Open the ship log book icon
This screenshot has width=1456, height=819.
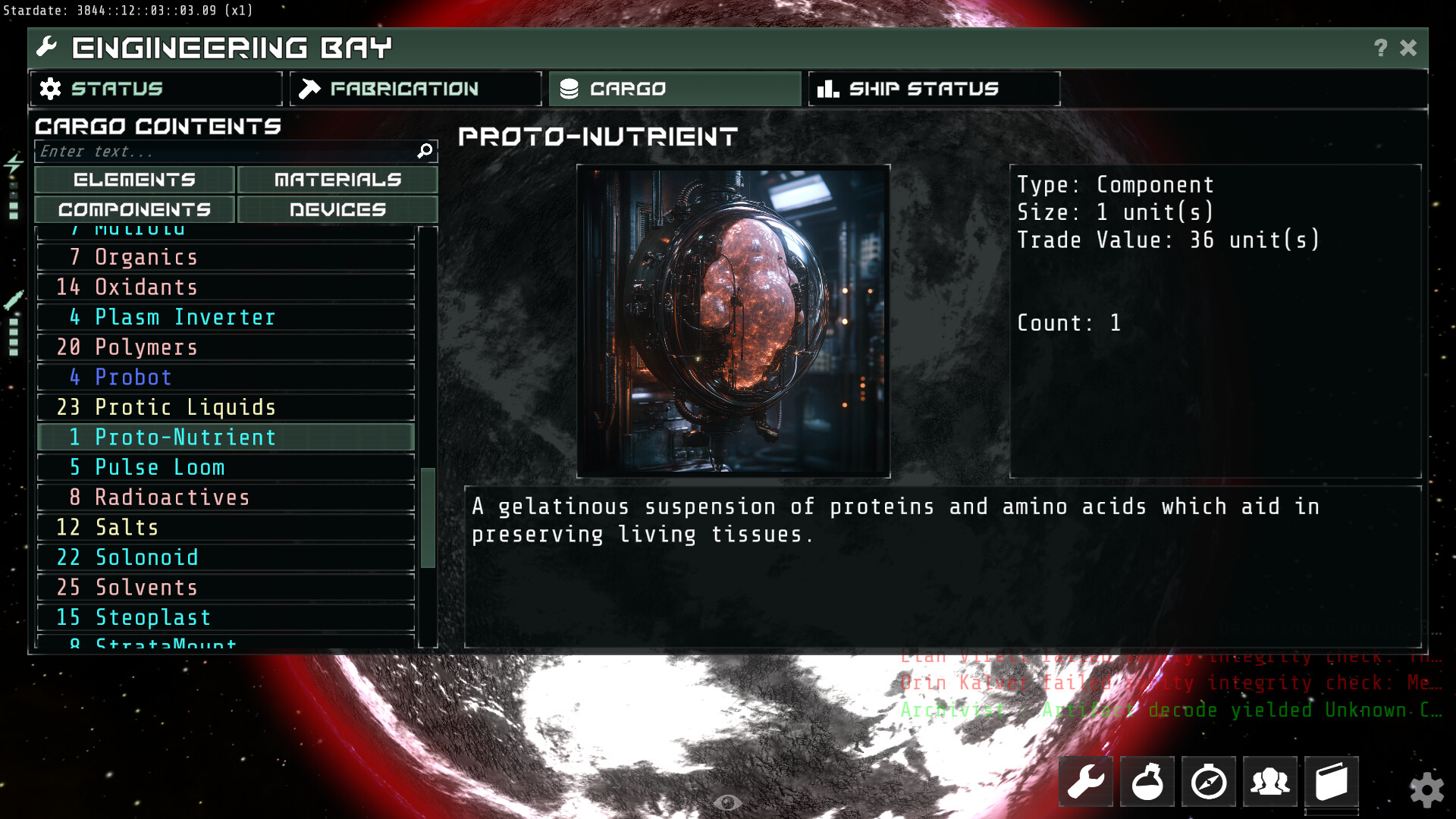[x=1332, y=781]
